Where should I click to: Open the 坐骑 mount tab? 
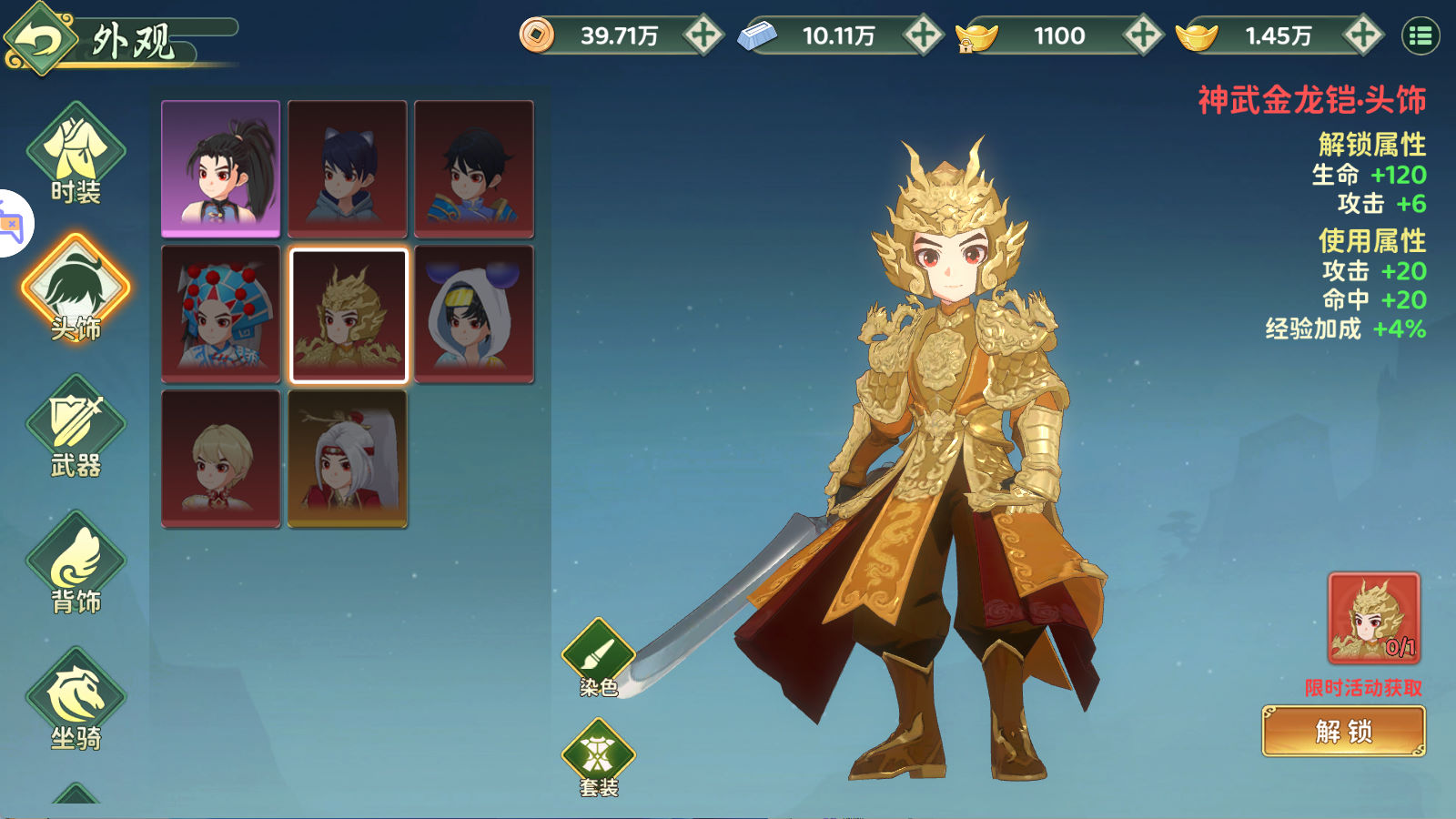coord(76,699)
